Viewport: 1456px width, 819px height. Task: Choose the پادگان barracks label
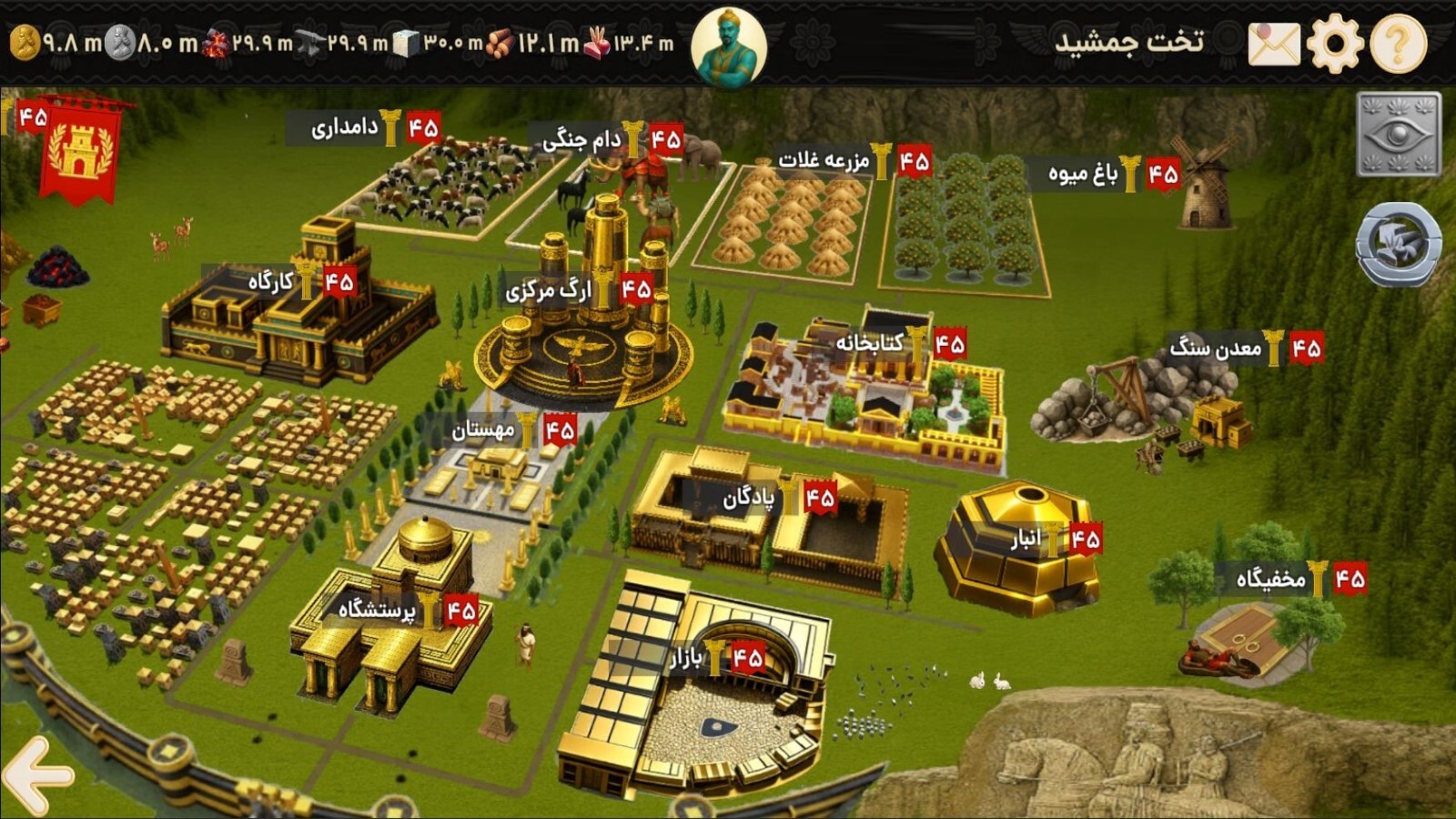(x=749, y=498)
